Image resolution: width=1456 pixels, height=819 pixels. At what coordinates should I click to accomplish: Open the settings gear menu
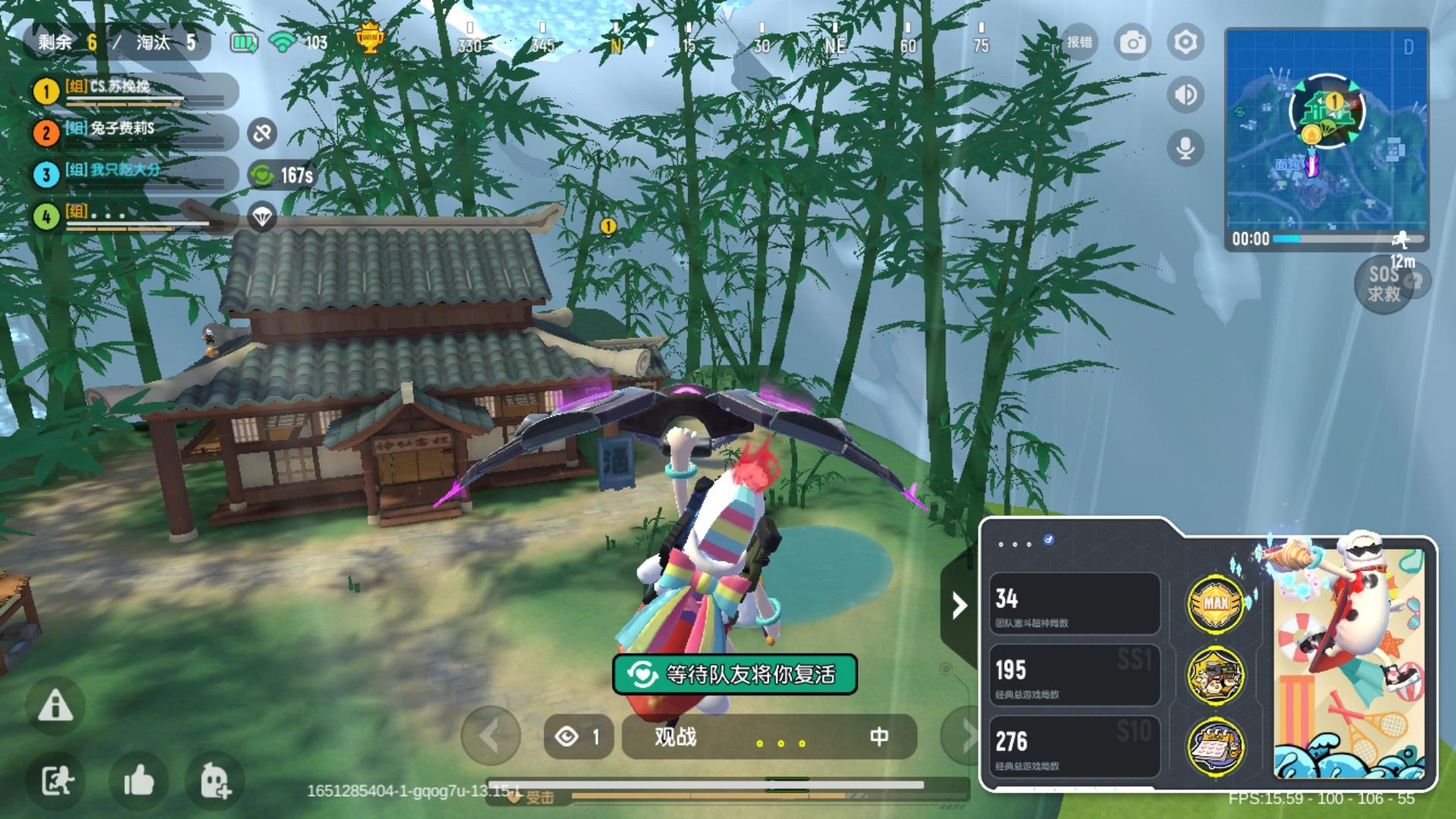click(1185, 42)
